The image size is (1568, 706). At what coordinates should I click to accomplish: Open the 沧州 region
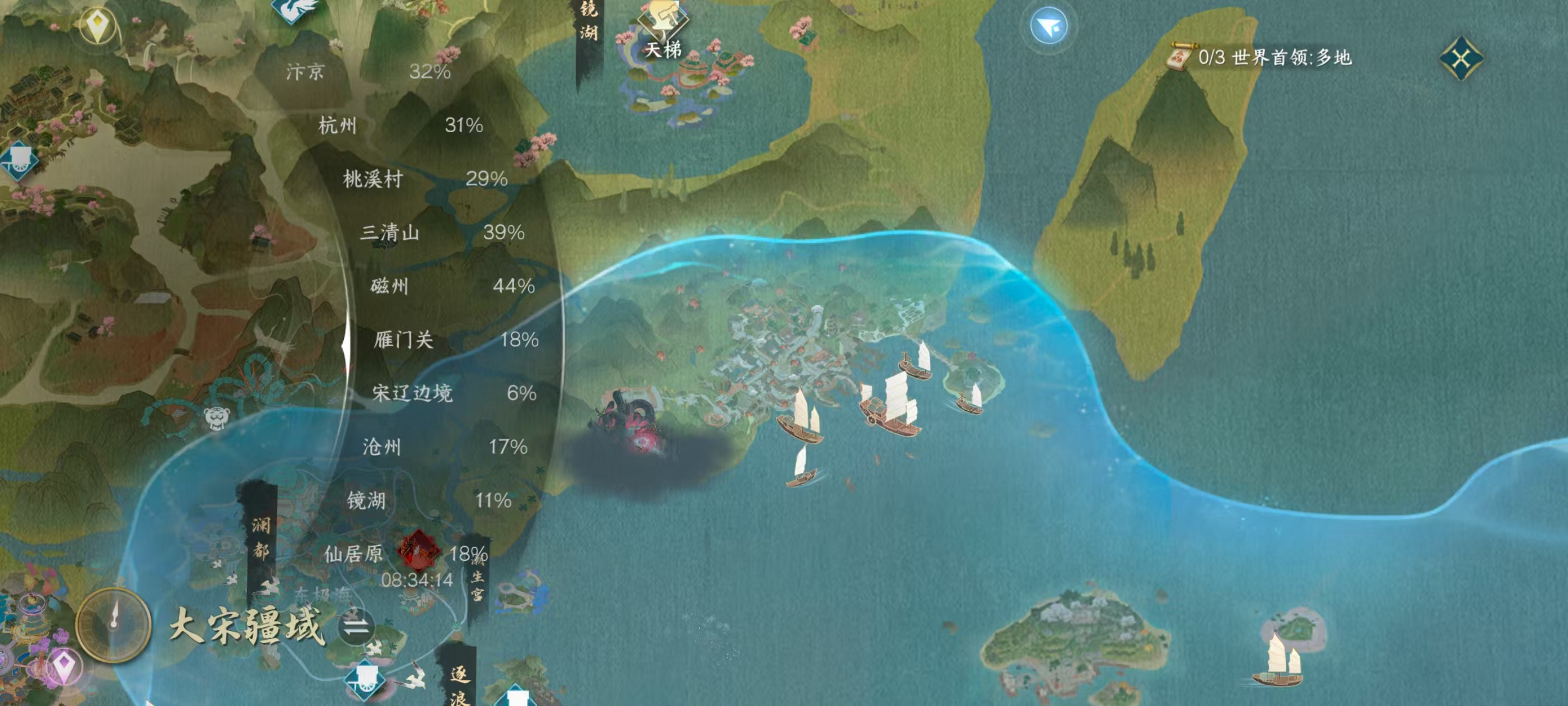pos(382,447)
